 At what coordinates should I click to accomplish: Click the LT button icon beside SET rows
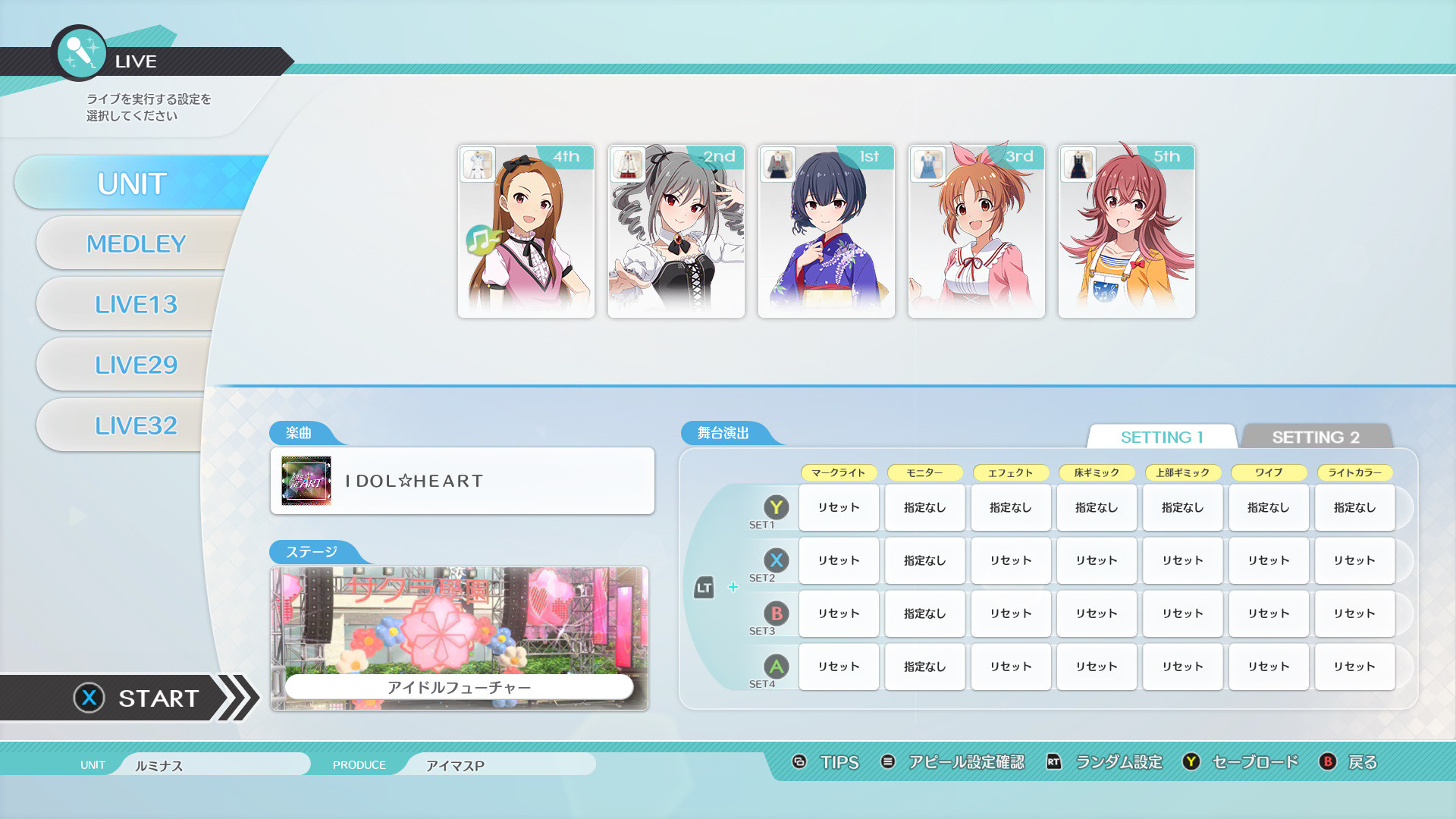point(704,586)
